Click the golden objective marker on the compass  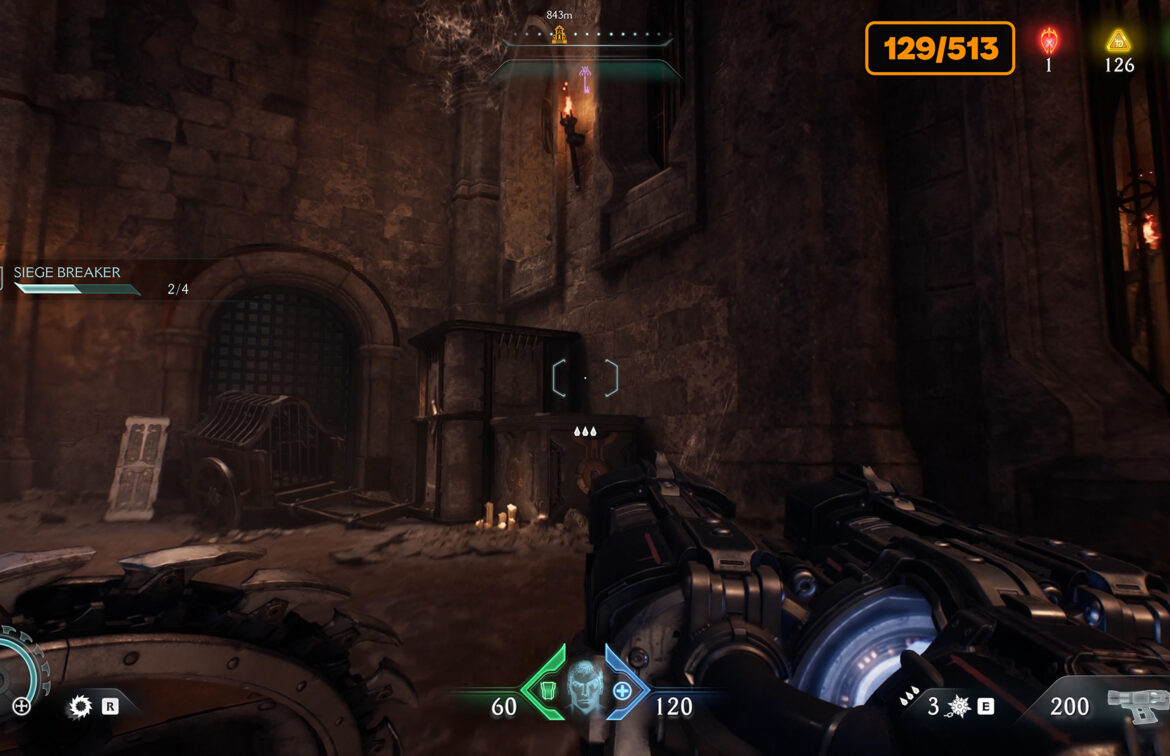tap(559, 35)
